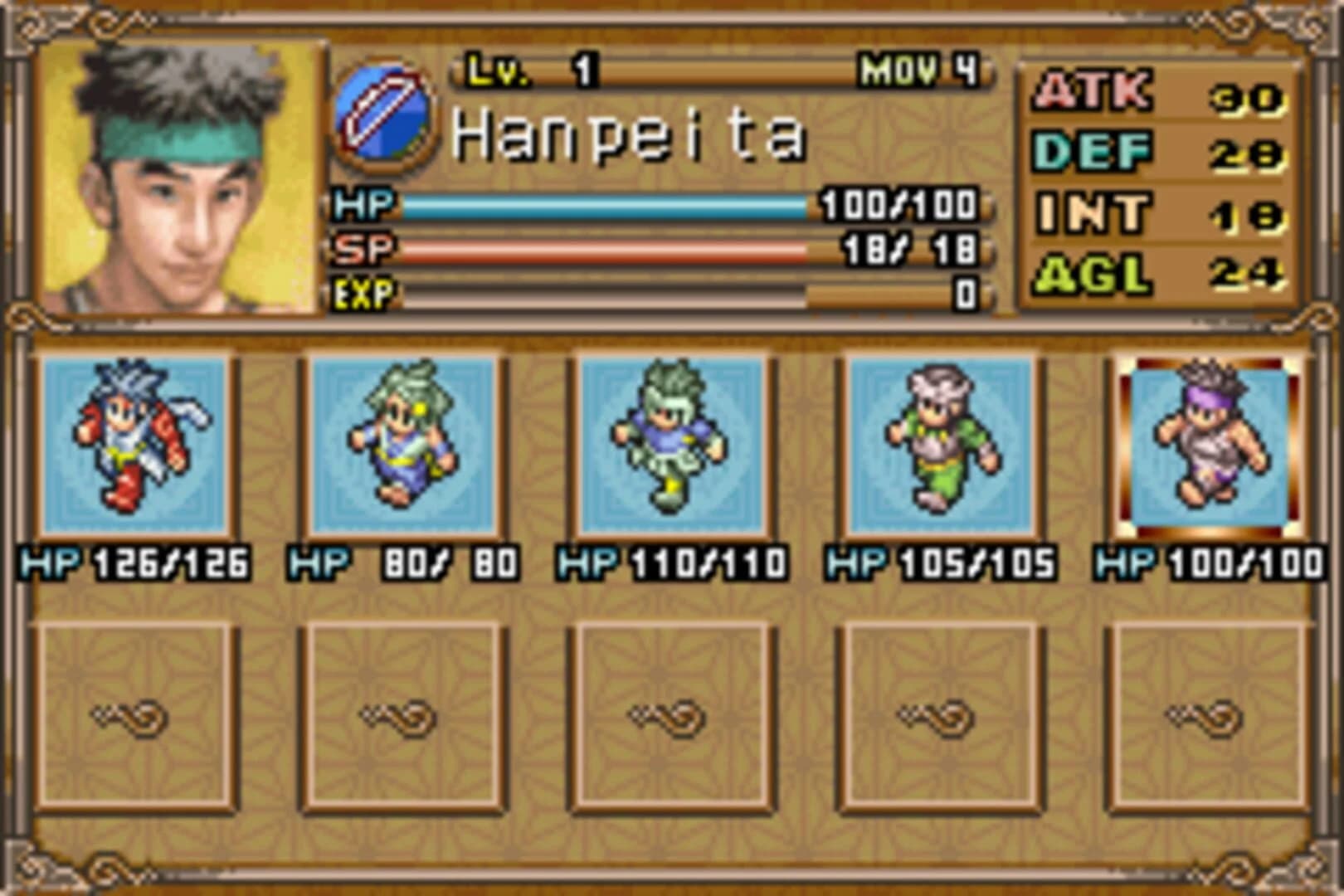Select the red-clad warrior character sprite

pyautogui.click(x=133, y=444)
